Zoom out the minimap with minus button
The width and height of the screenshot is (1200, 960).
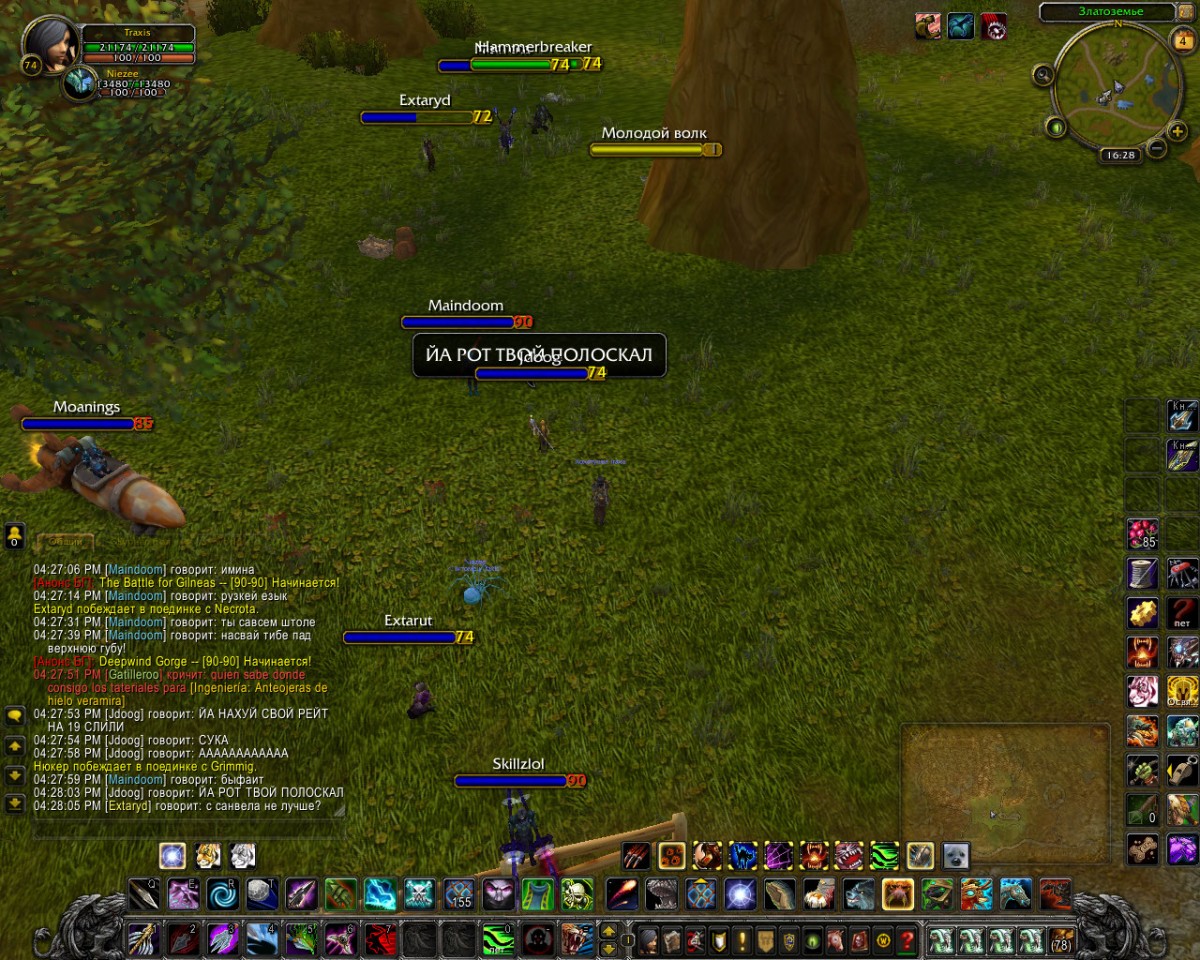tap(1156, 149)
